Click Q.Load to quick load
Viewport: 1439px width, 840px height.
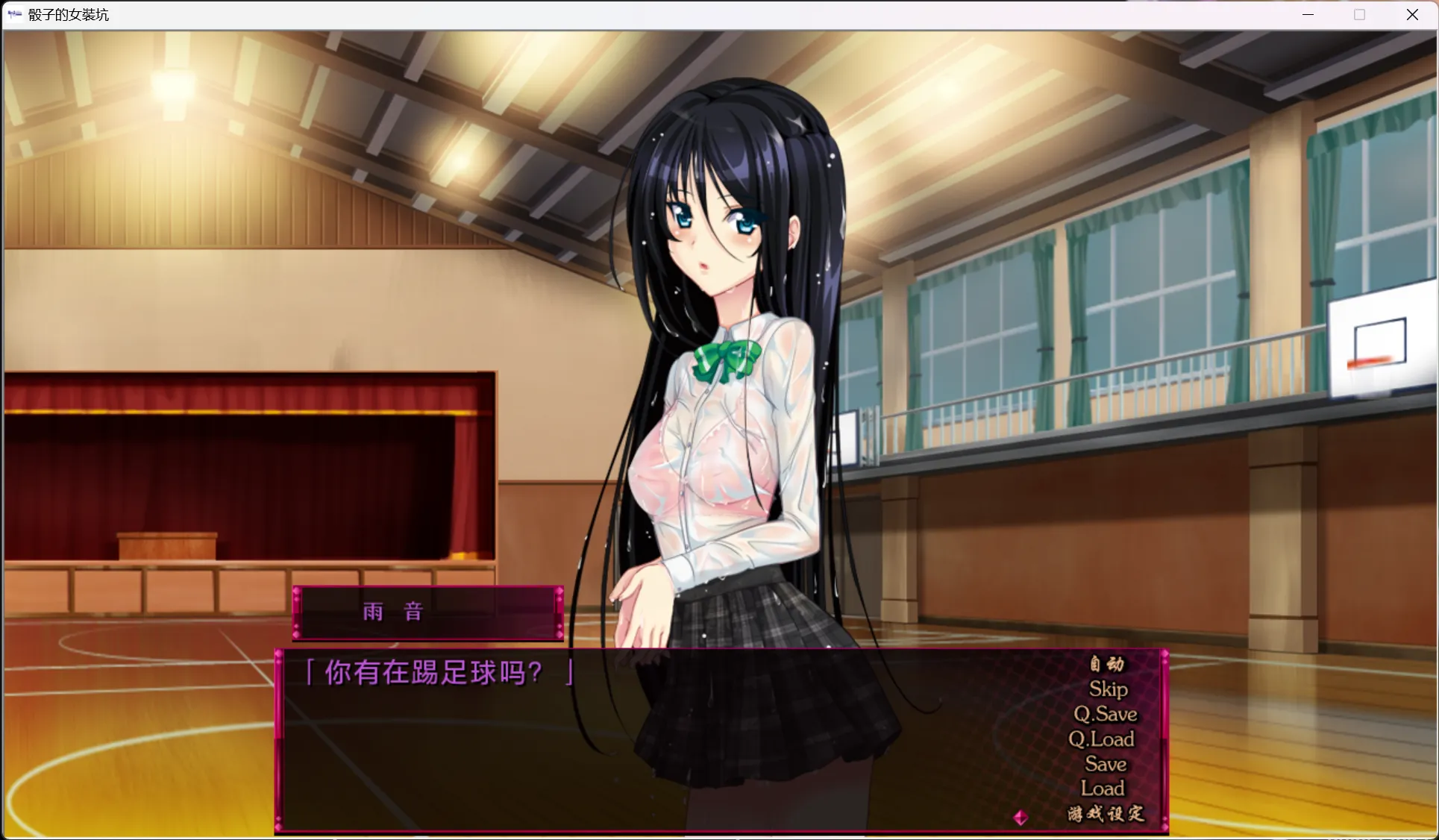[x=1103, y=739]
